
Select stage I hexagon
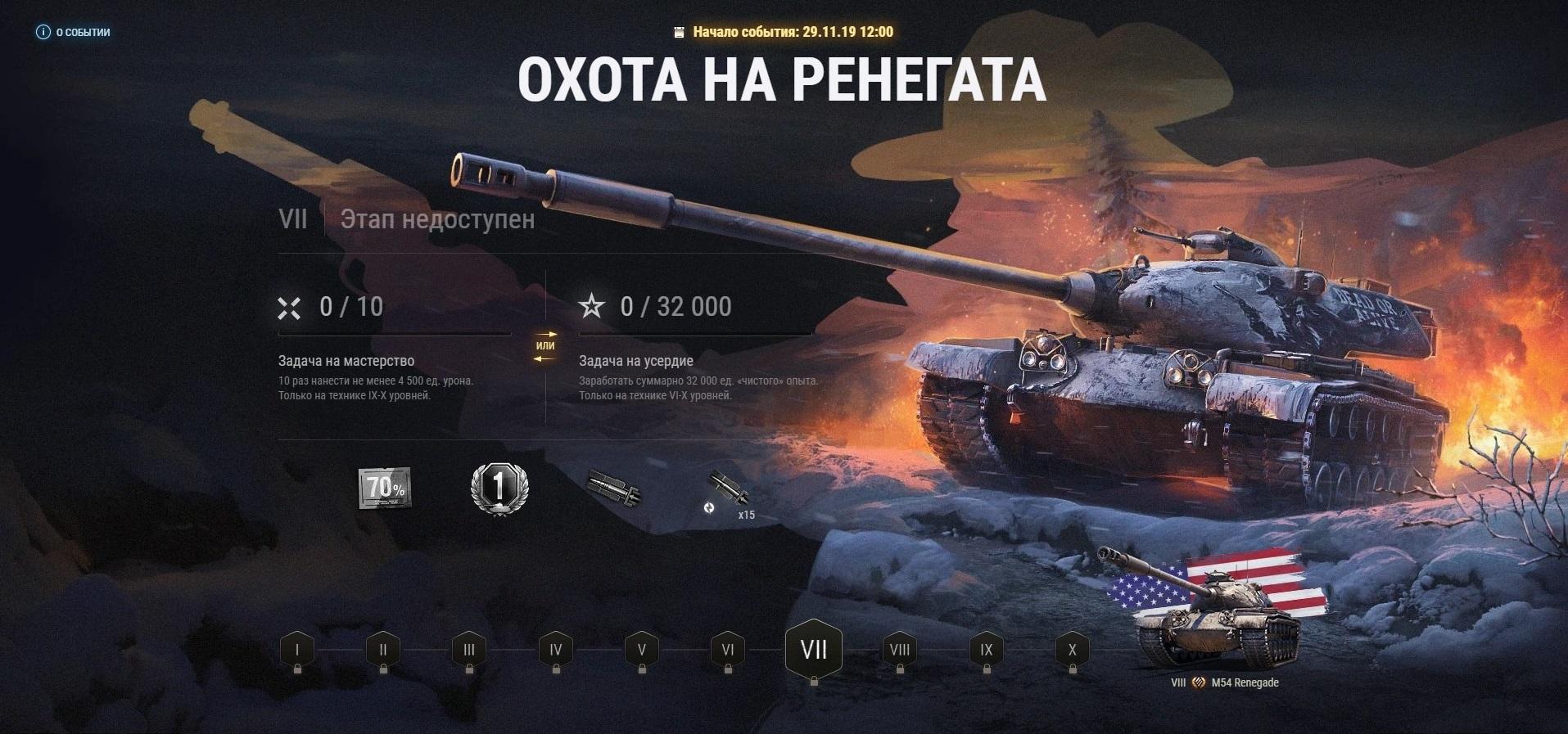pyautogui.click(x=297, y=651)
